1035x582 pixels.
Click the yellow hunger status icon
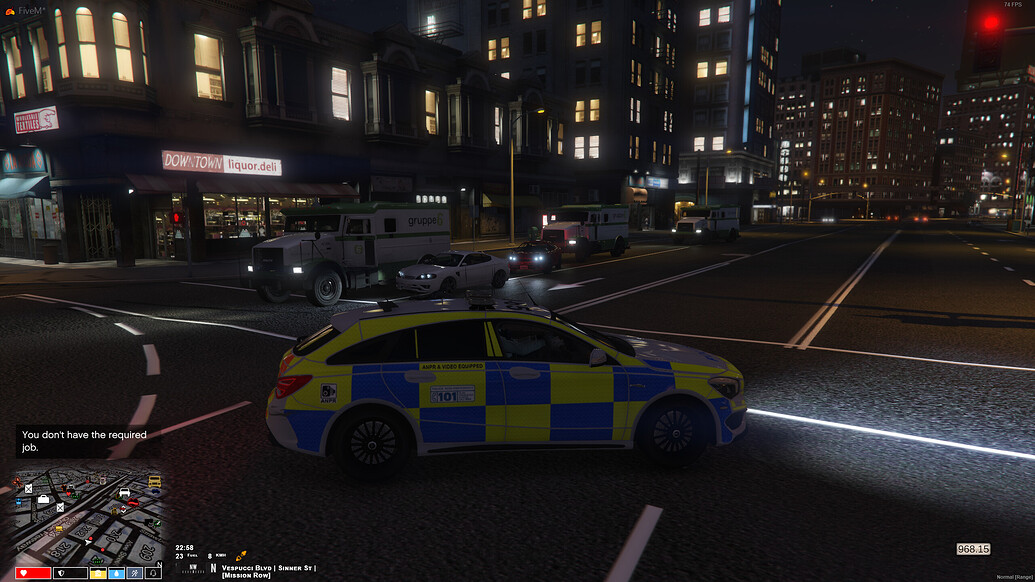(98, 573)
